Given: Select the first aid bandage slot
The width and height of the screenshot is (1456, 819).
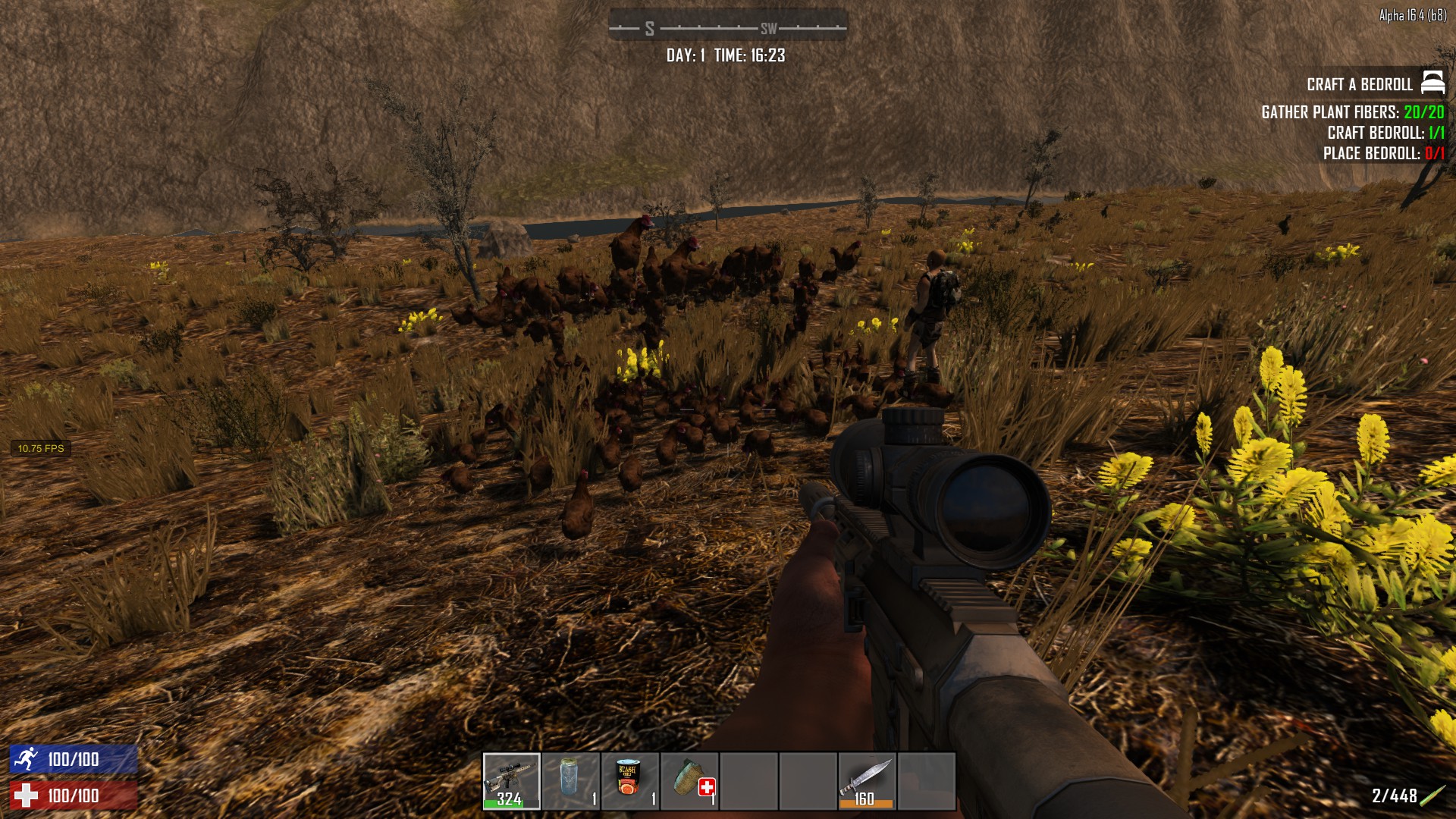Looking at the screenshot, I should click(x=689, y=781).
